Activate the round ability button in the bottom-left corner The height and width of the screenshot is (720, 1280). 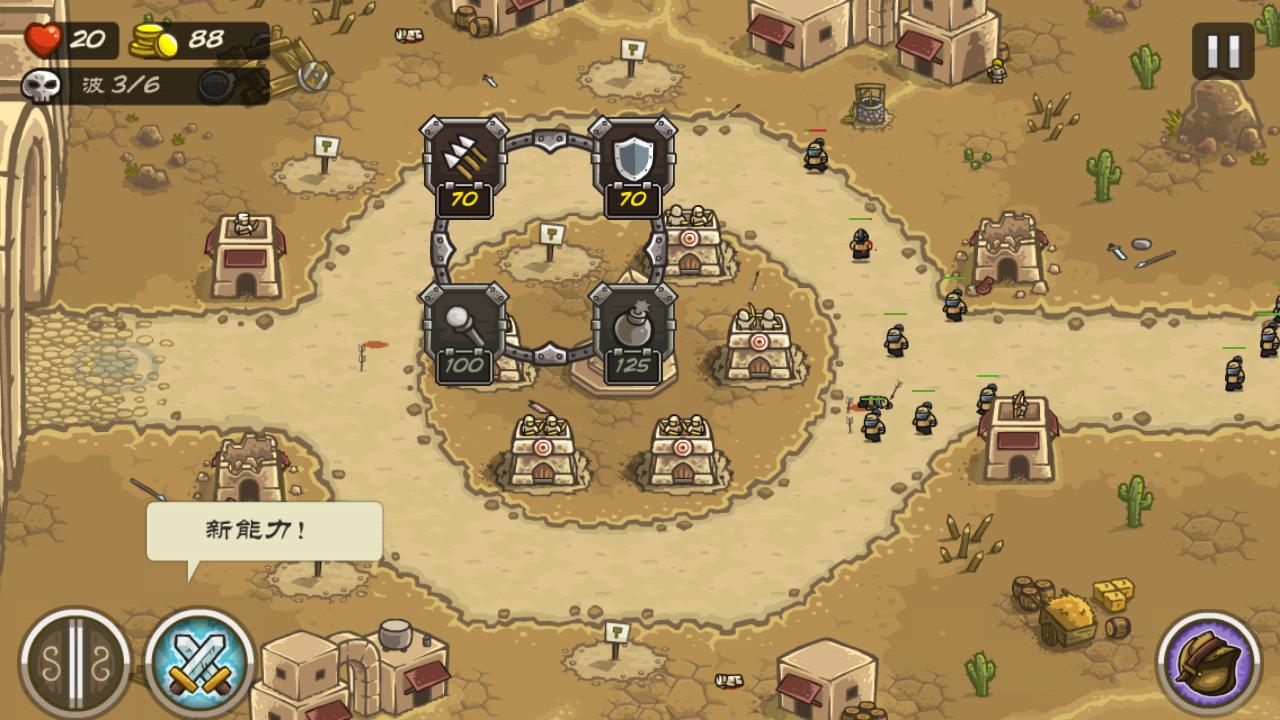[75, 661]
